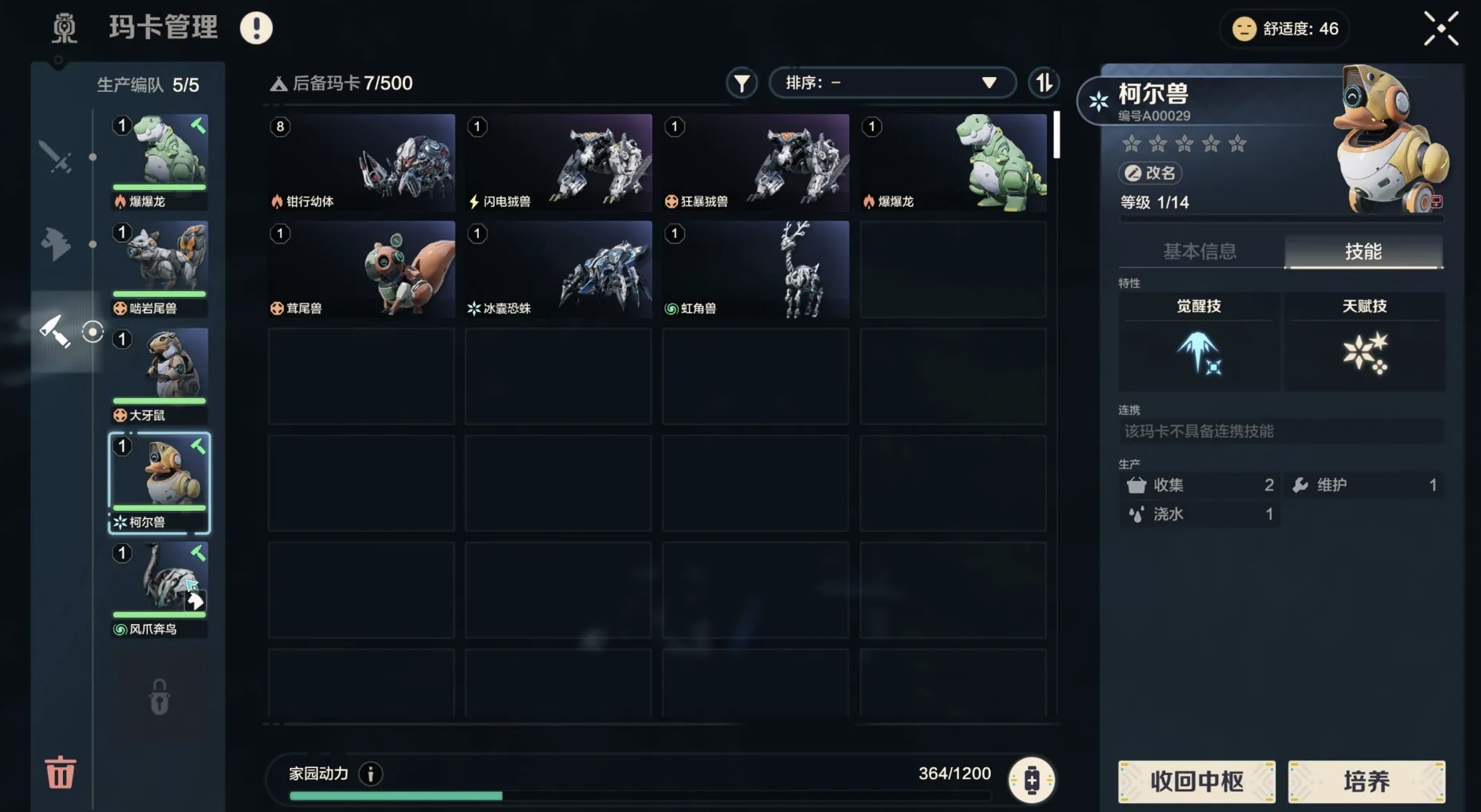Screen dimensions: 1481x812
Task: Show 家园动力 info tooltip icon
Action: 370,773
